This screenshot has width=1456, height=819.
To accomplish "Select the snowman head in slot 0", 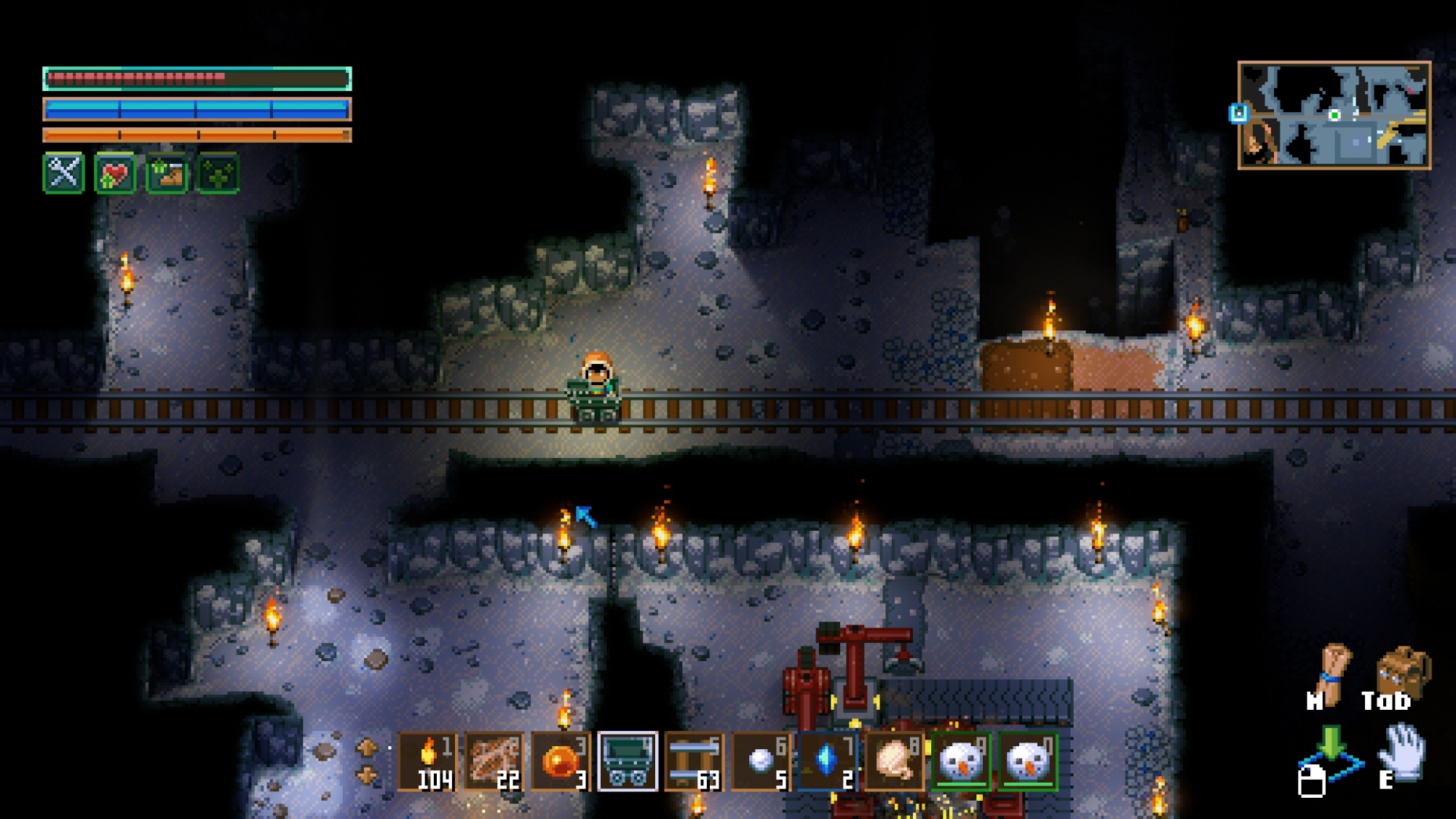I will [1027, 761].
